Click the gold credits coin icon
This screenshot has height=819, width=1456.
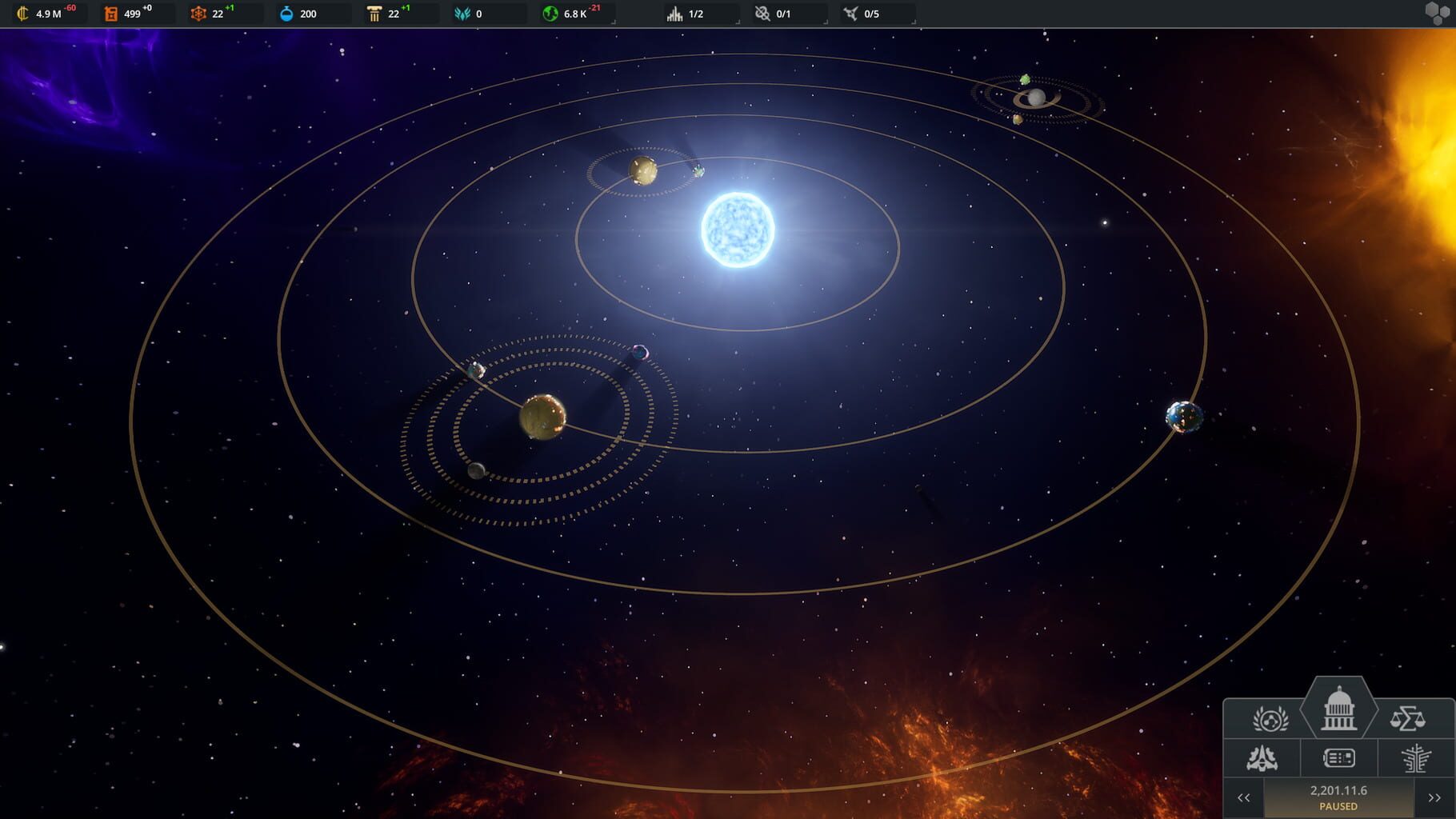22,13
